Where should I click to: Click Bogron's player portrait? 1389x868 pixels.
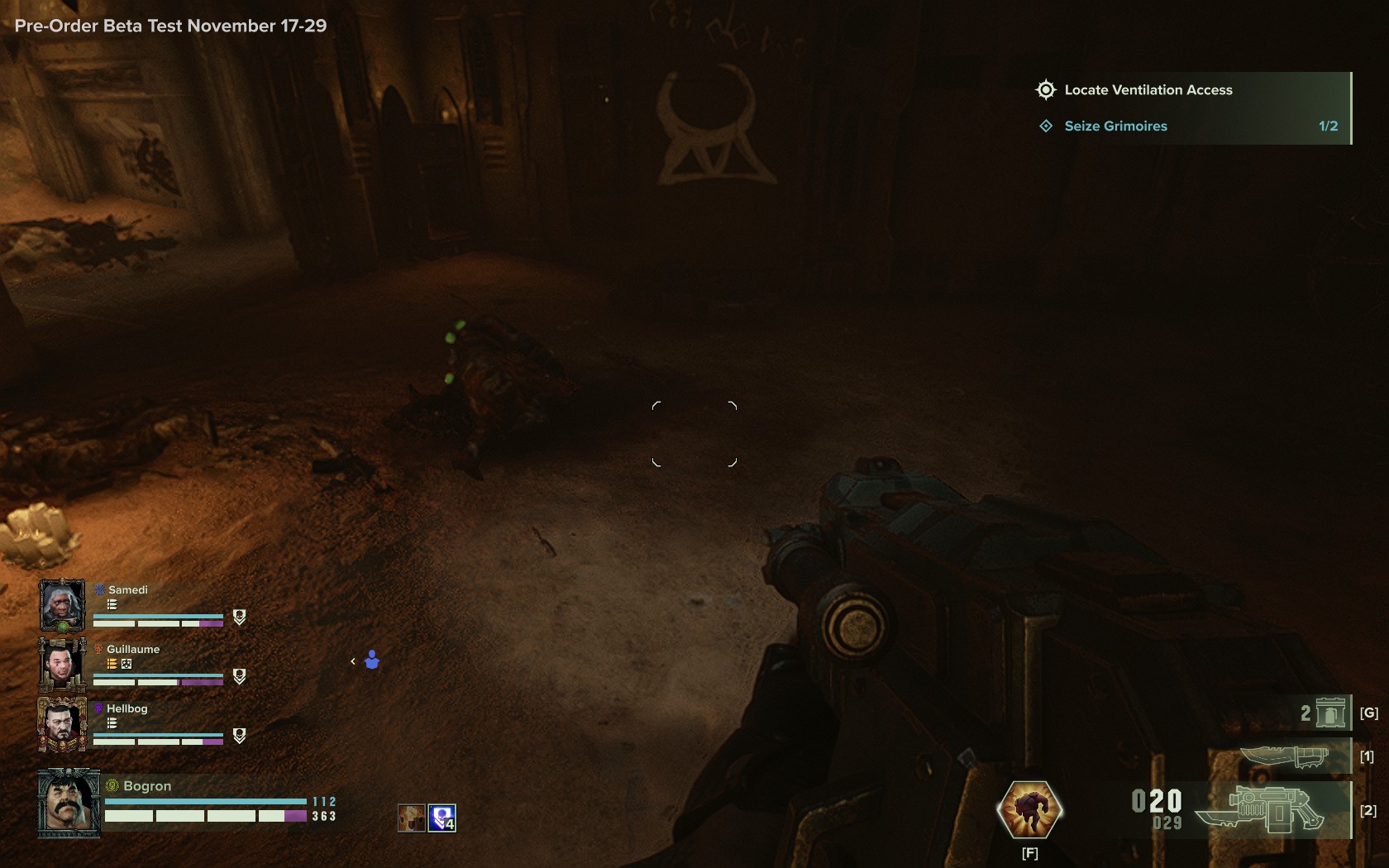pyautogui.click(x=69, y=804)
